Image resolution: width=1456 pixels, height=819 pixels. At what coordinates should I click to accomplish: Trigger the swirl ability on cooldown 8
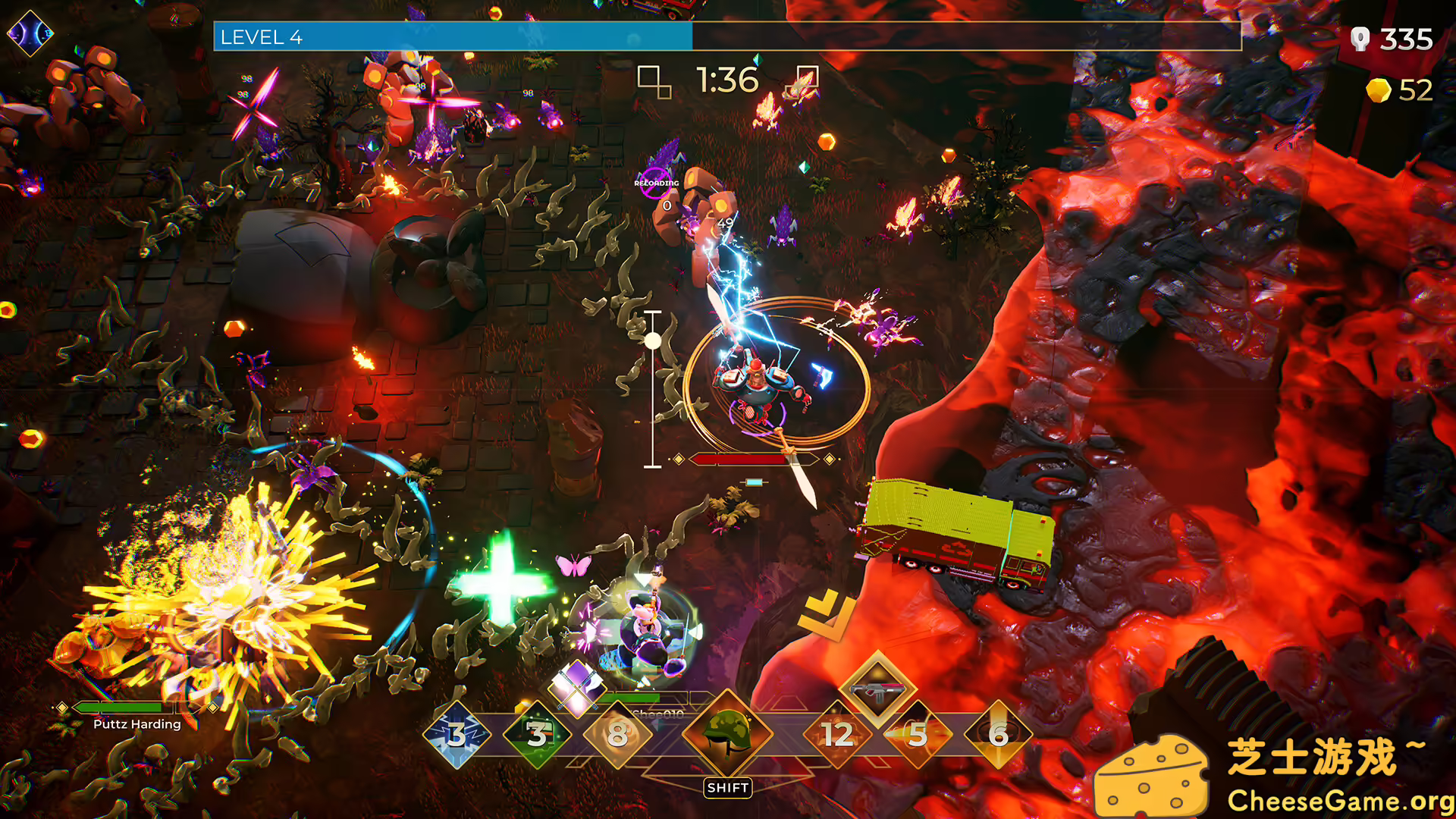(617, 734)
